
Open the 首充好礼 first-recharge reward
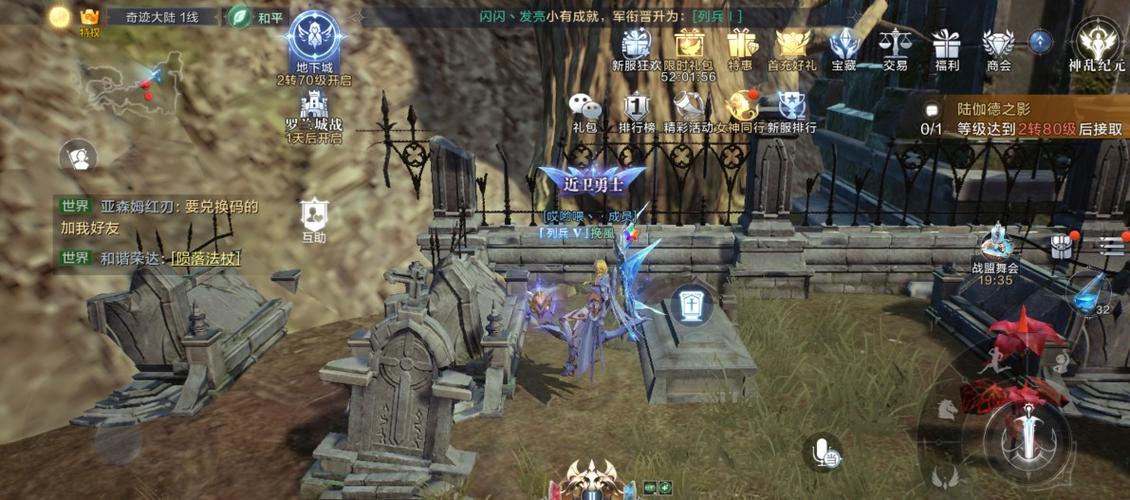click(792, 46)
